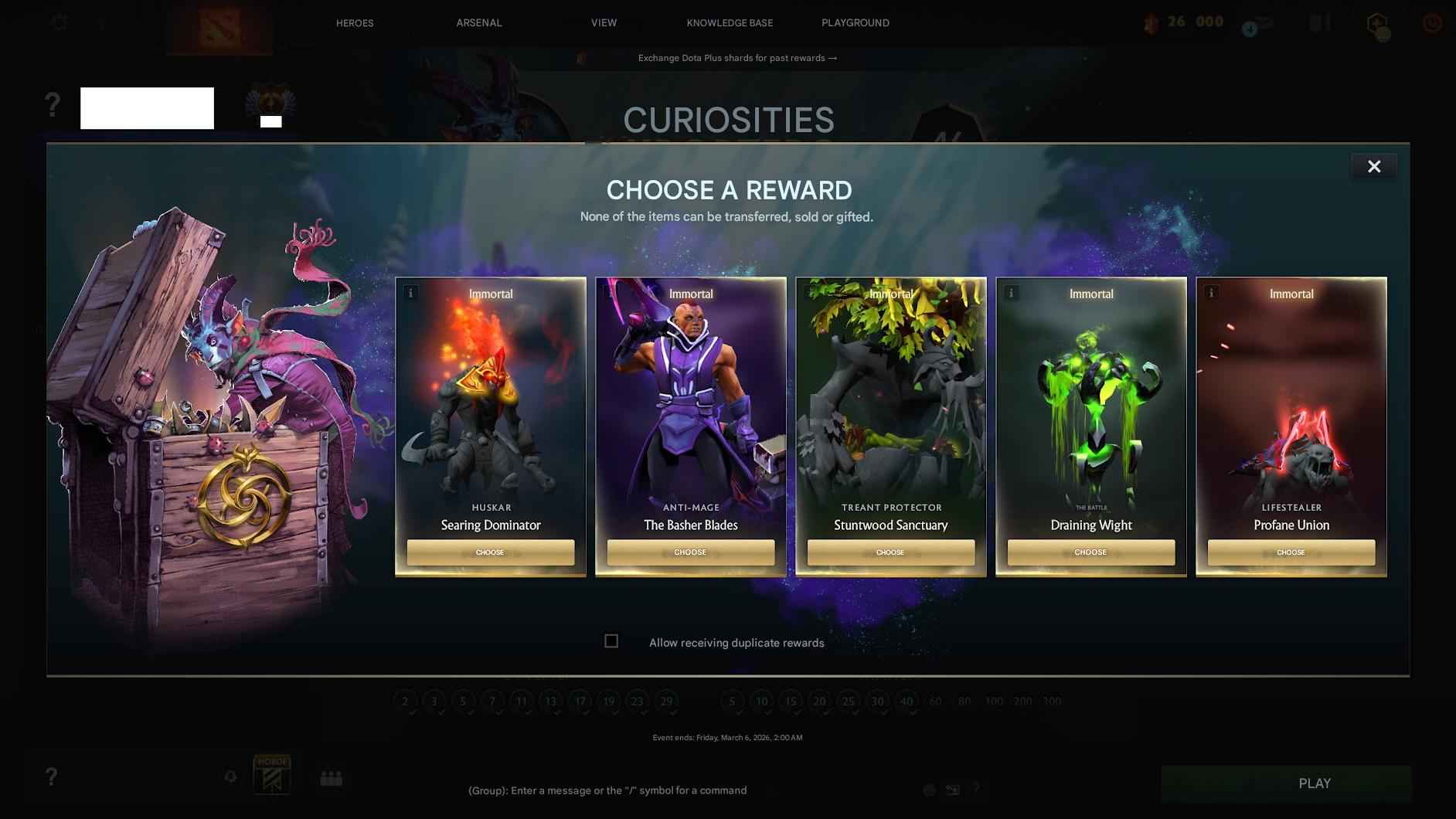Click the info icon on the Profane Union card

pos(1211,292)
